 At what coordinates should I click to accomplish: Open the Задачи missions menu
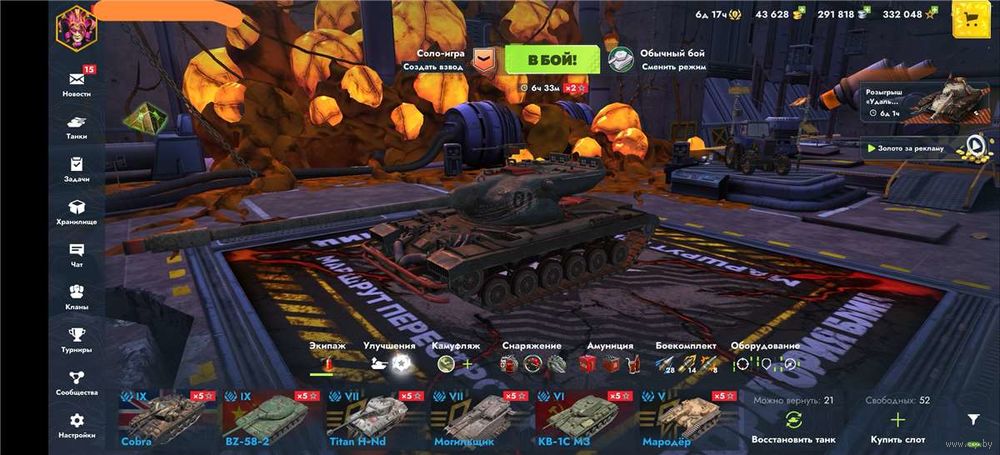76,168
